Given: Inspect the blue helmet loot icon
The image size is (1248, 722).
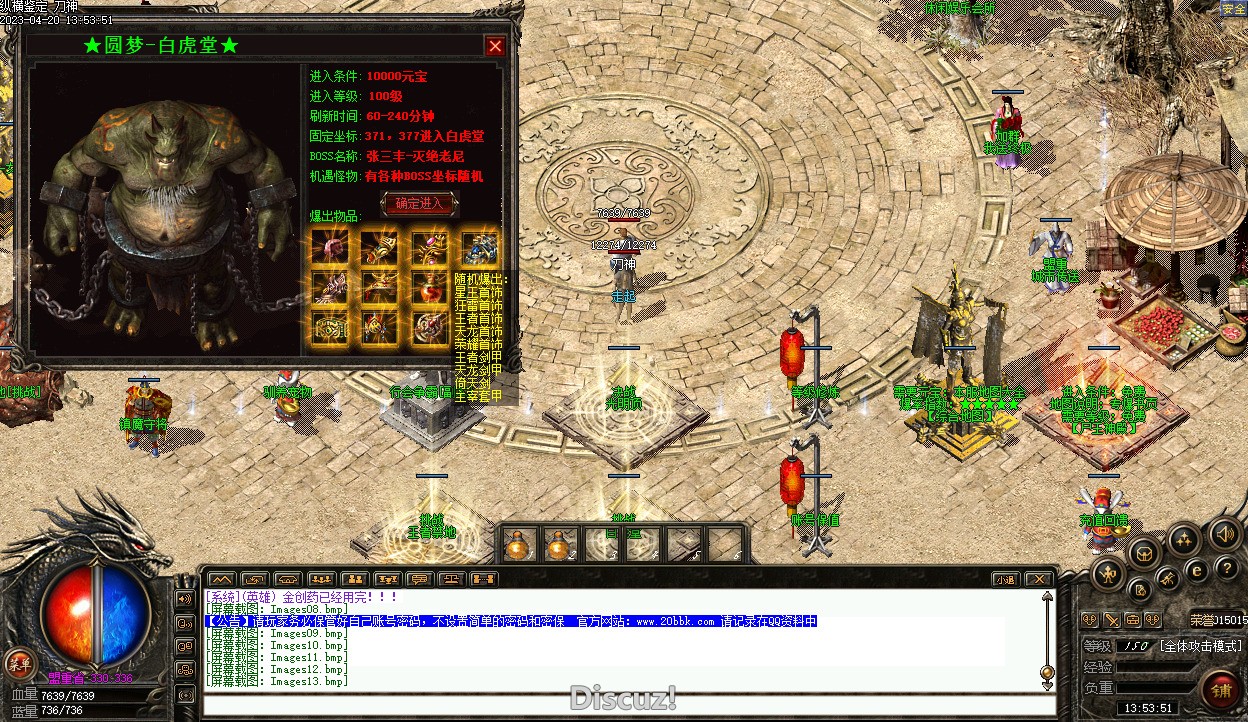Looking at the screenshot, I should [x=480, y=247].
